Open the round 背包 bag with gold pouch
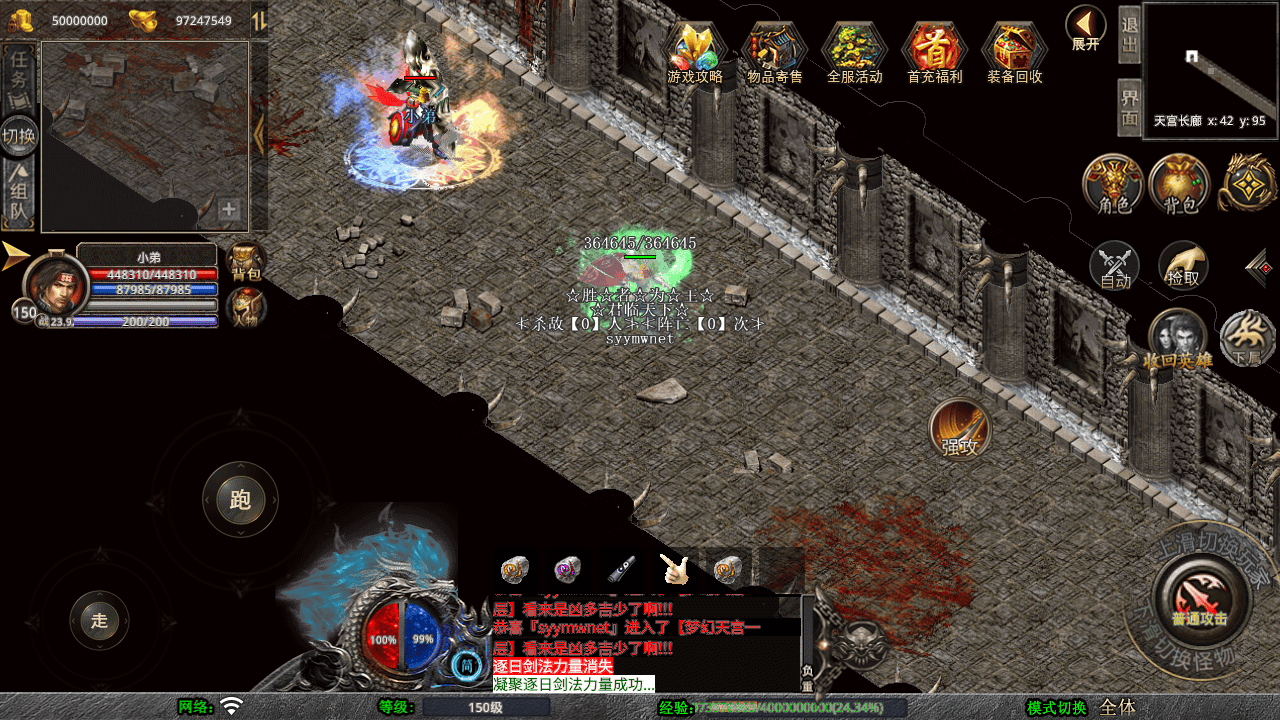The height and width of the screenshot is (720, 1280). (x=1179, y=185)
